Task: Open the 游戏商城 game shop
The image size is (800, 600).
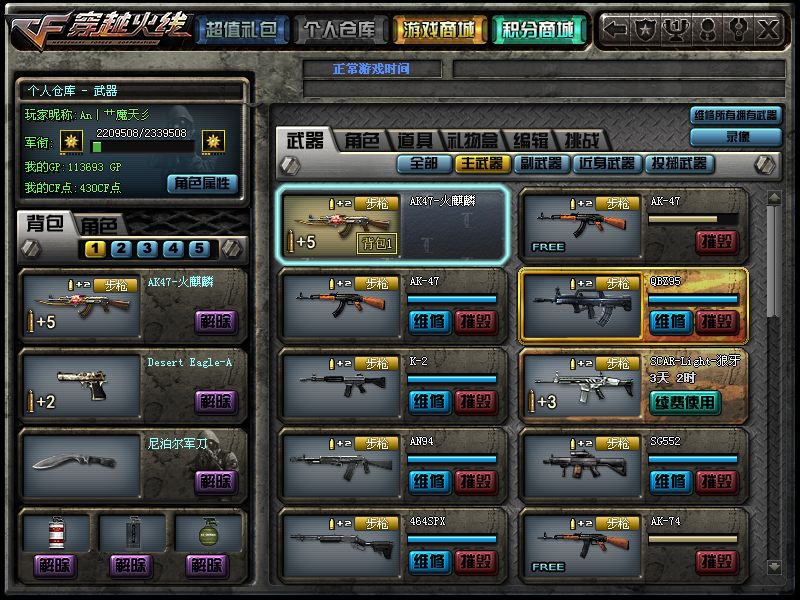Action: (440, 30)
